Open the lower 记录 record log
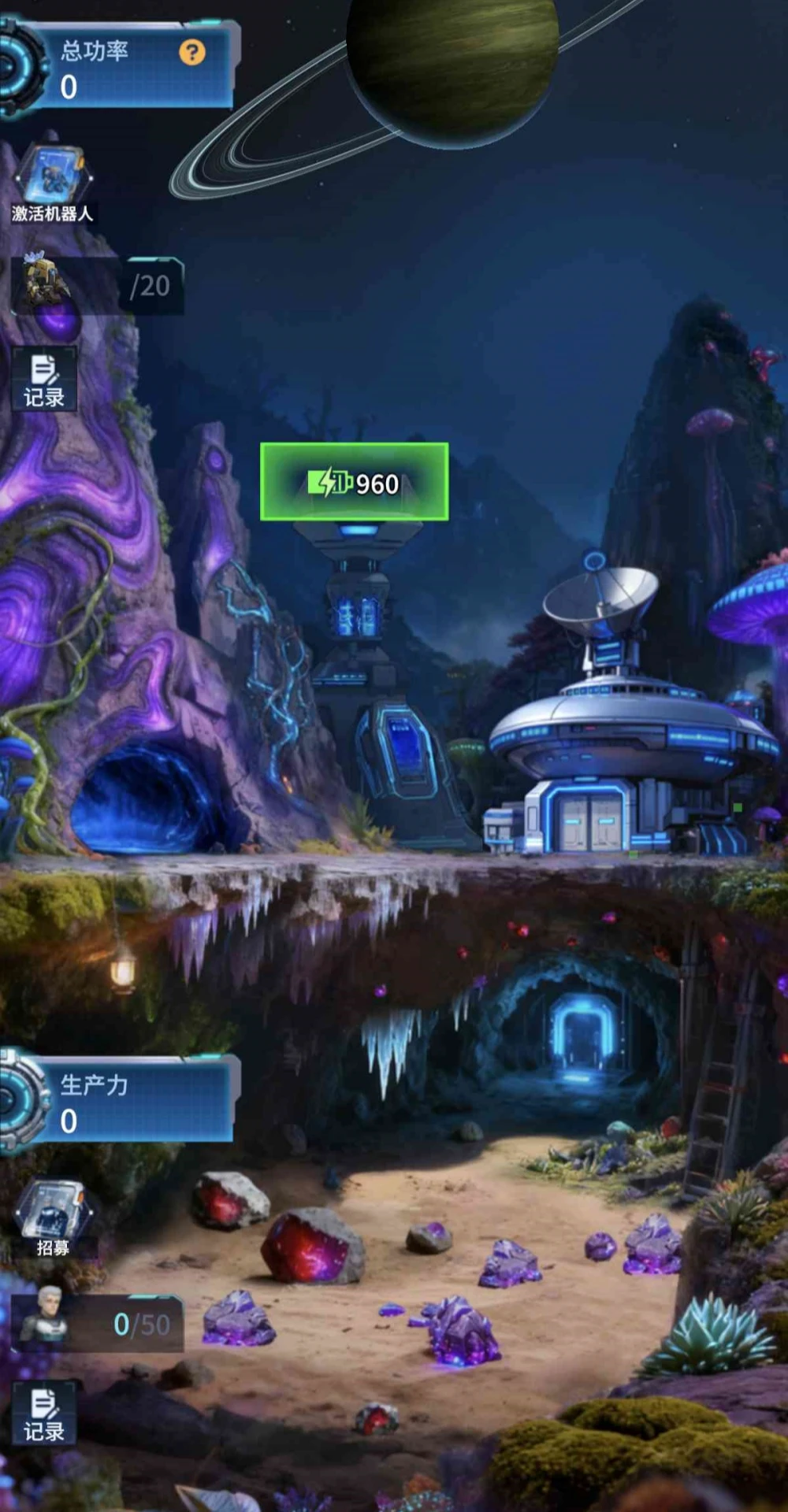This screenshot has width=788, height=1512. click(x=44, y=1414)
